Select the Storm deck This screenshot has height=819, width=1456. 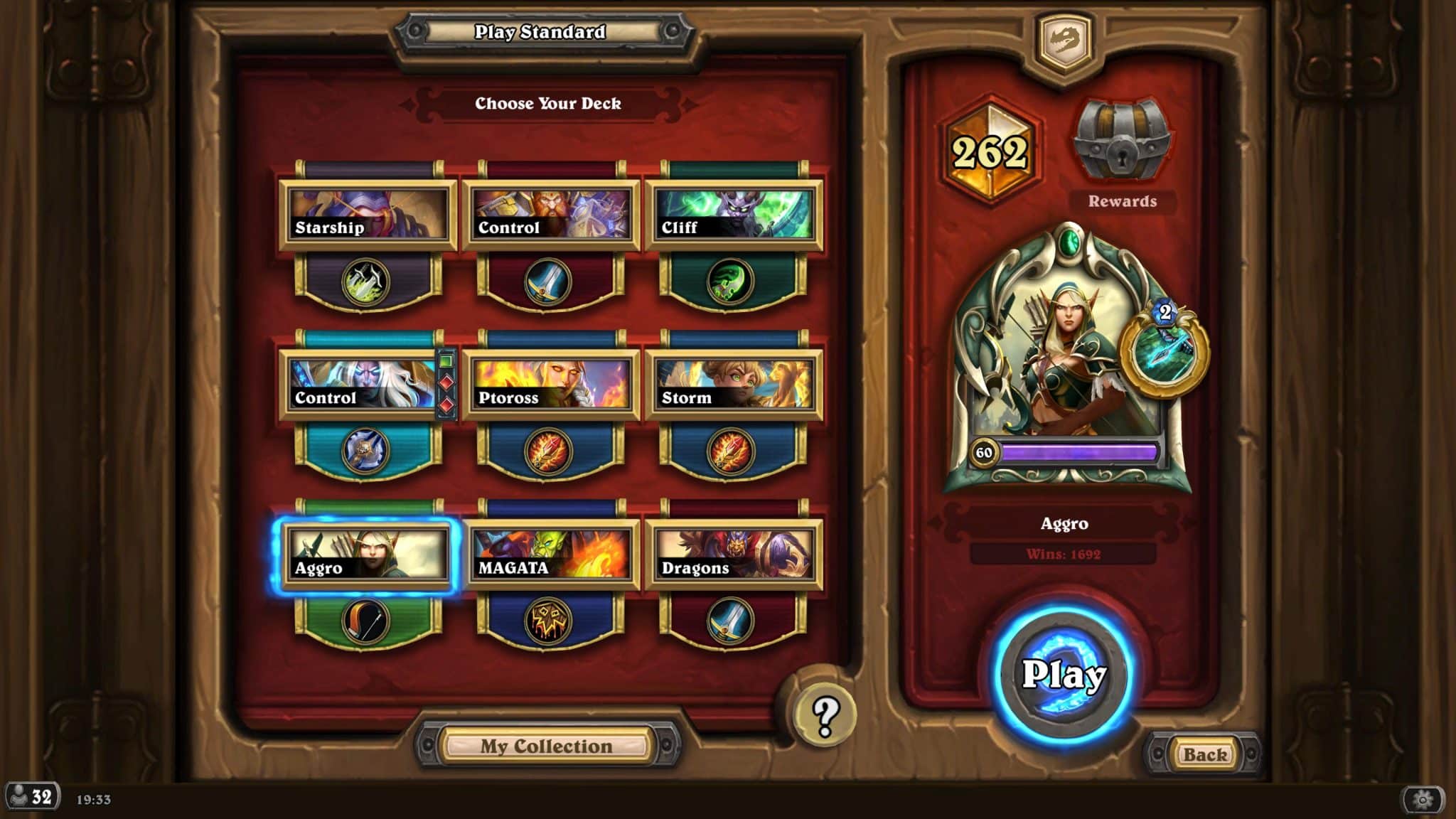pyautogui.click(x=733, y=385)
